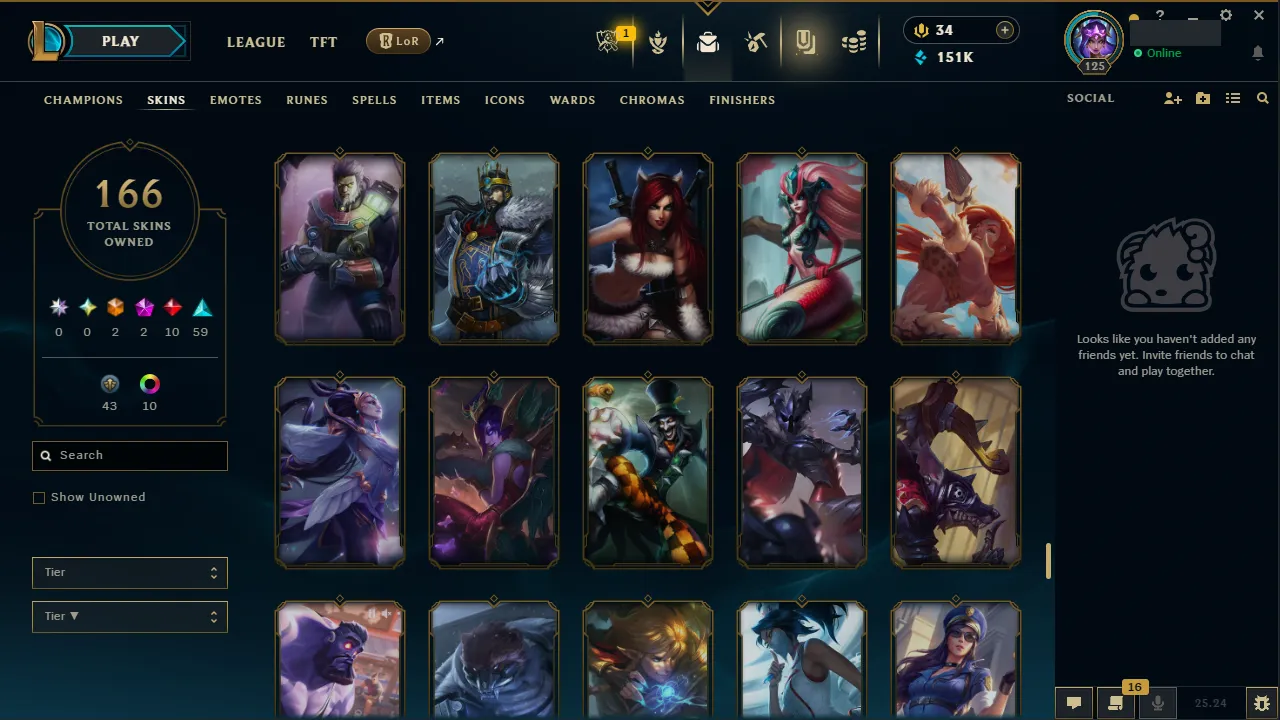Collapse the top navigation chevron

click(x=708, y=6)
